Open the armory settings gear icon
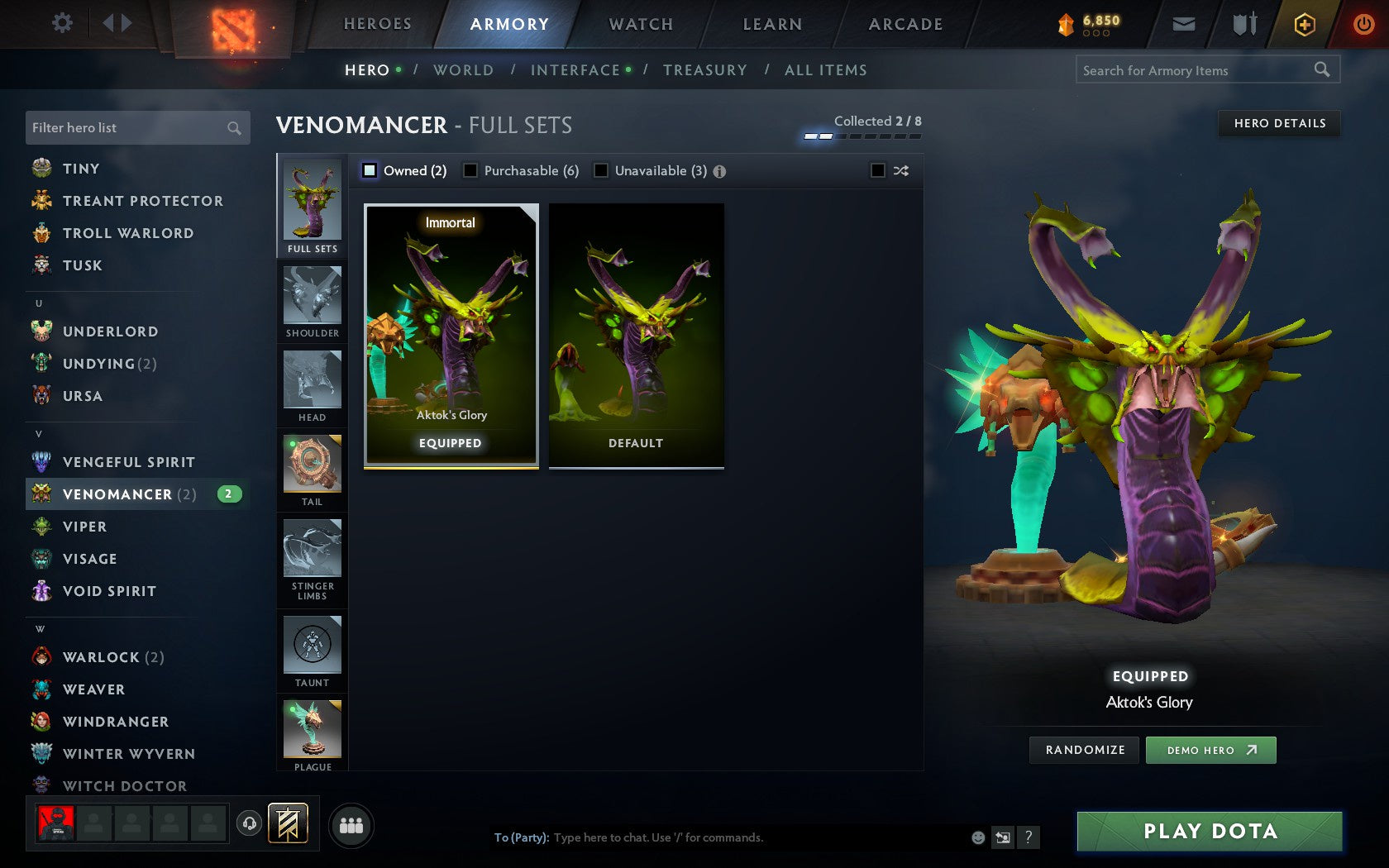This screenshot has height=868, width=1389. click(60, 24)
